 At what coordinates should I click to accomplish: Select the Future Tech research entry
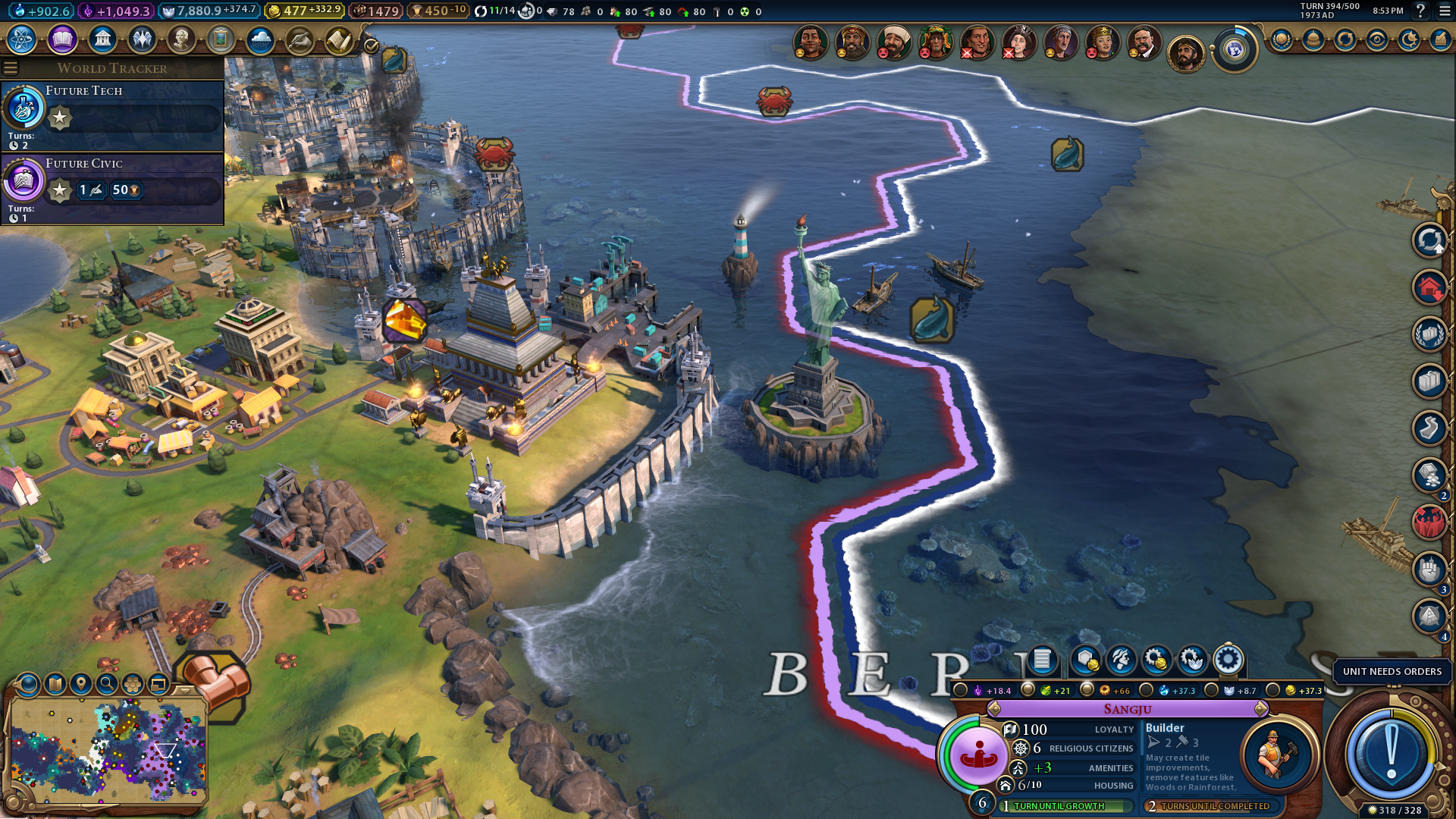tap(112, 114)
